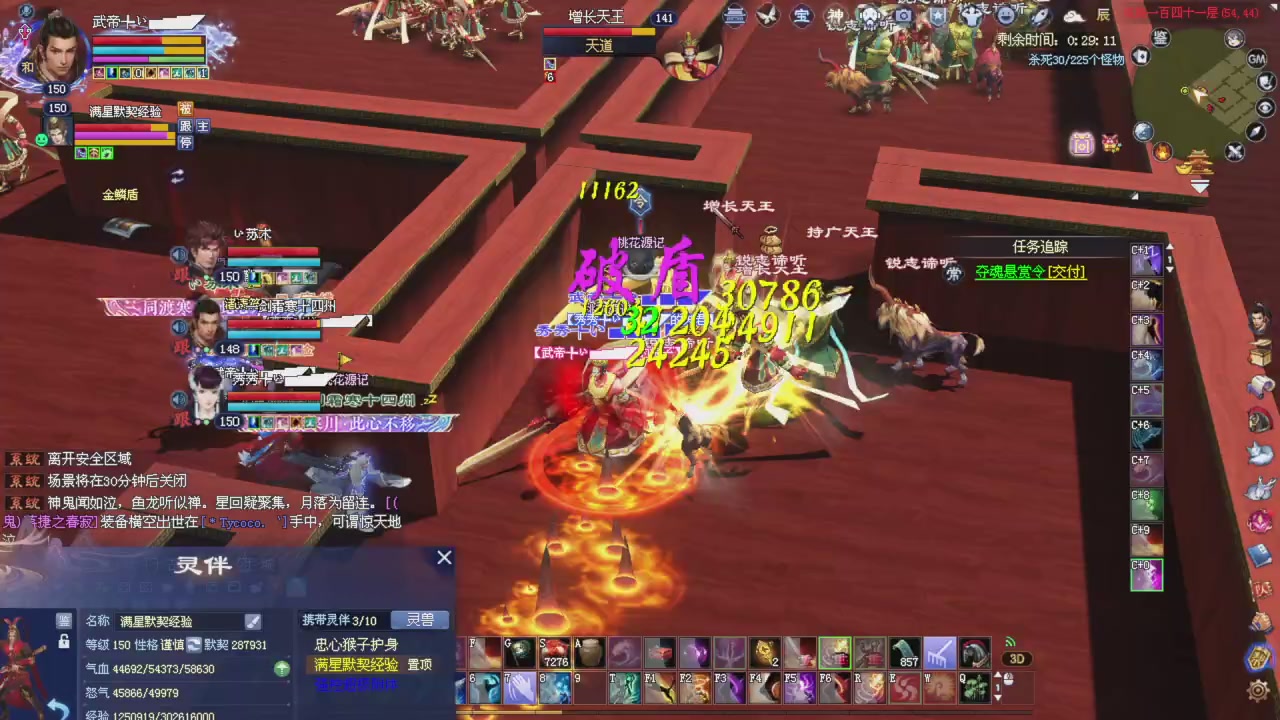Click the gear settings icon at bottom right
Screen dimensions: 1280x720
coord(1258,691)
